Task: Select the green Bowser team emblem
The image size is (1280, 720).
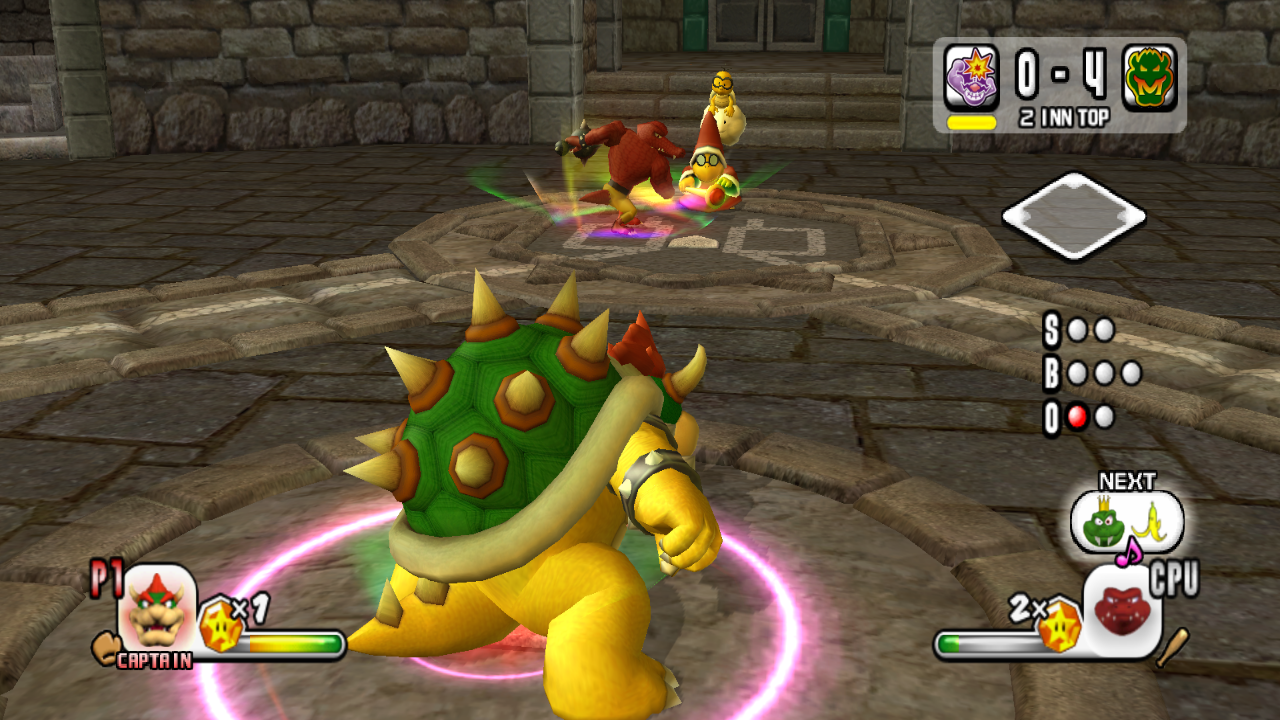Action: (x=1149, y=77)
